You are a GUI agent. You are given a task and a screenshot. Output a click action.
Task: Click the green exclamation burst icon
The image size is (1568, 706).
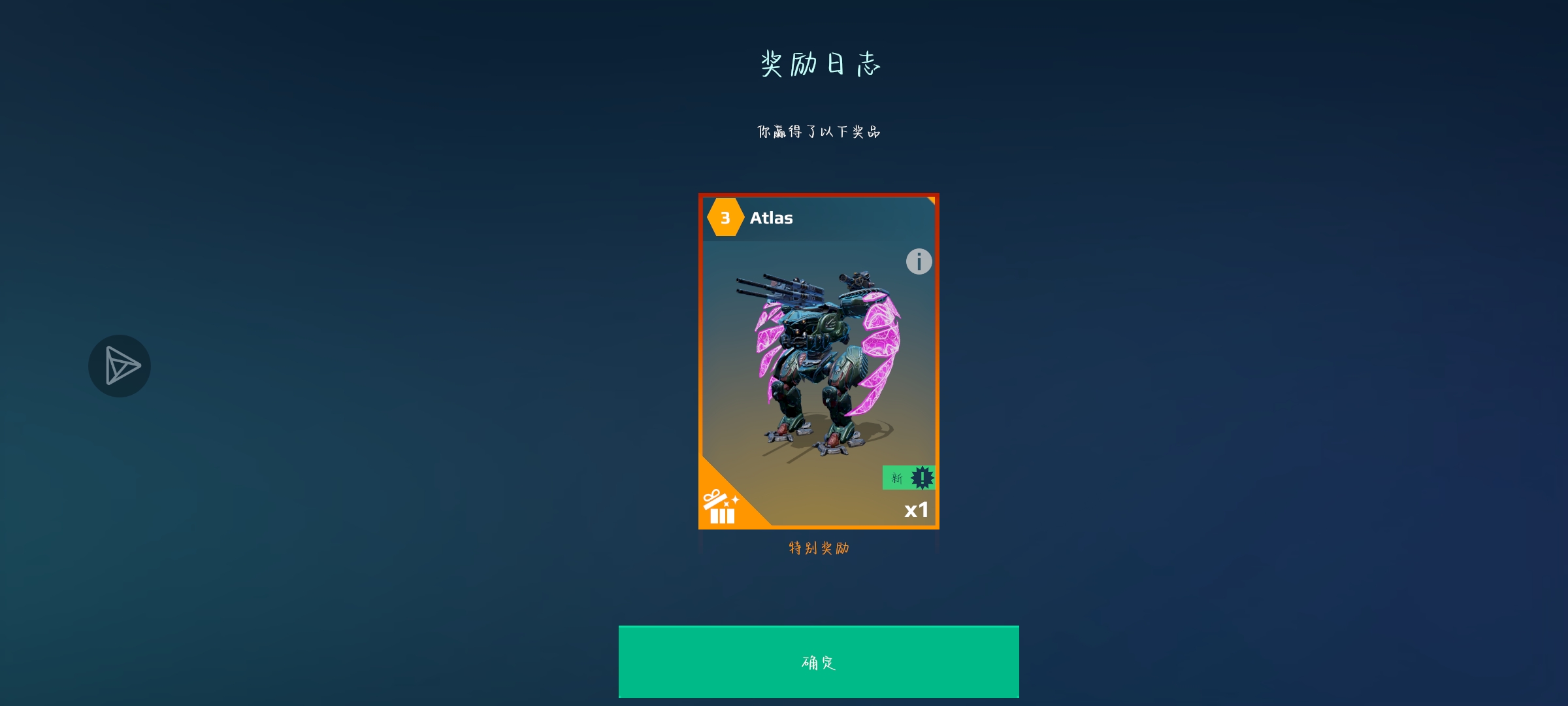pyautogui.click(x=921, y=478)
